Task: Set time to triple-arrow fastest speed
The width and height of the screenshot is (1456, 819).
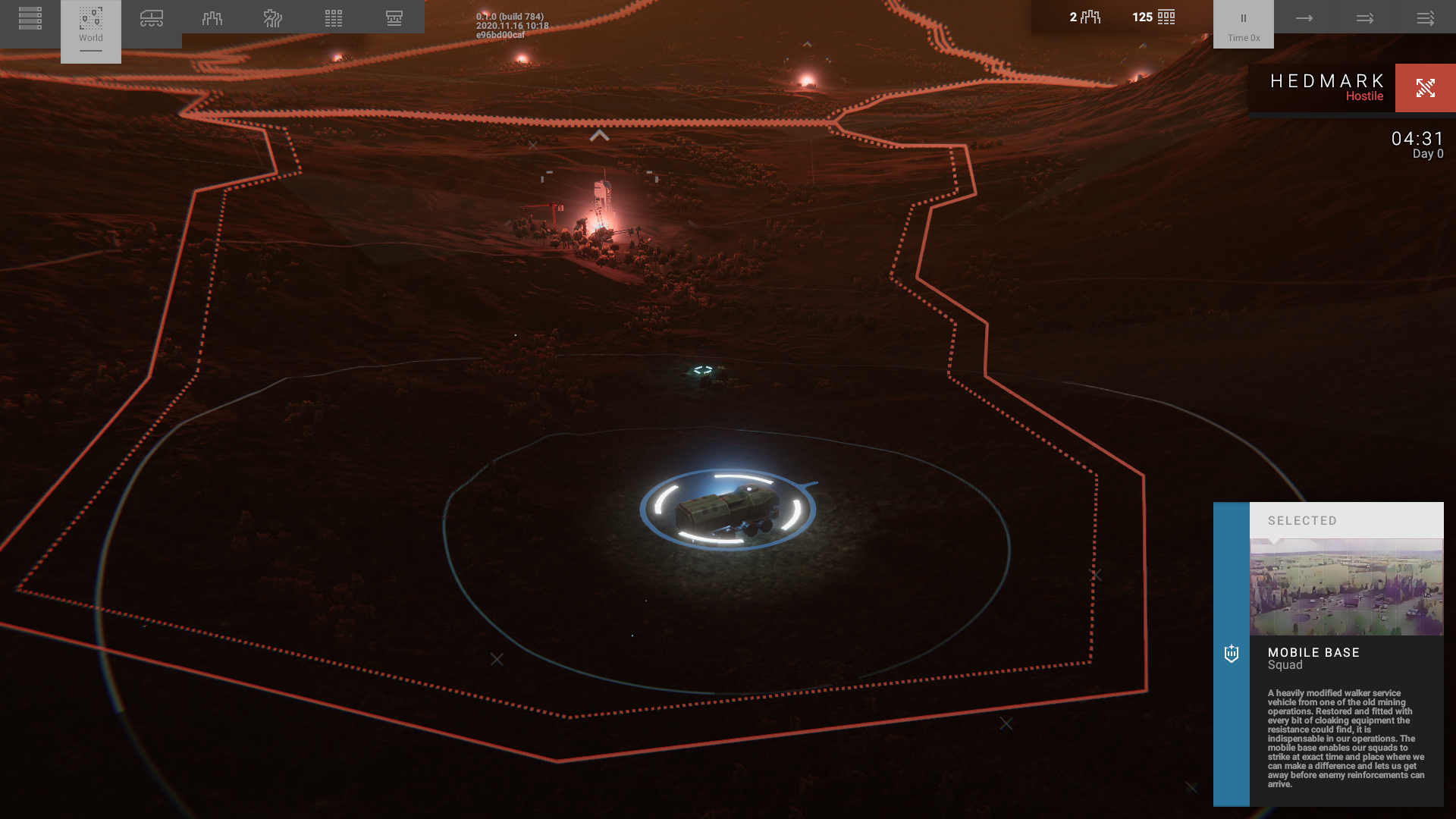Action: 1426,18
